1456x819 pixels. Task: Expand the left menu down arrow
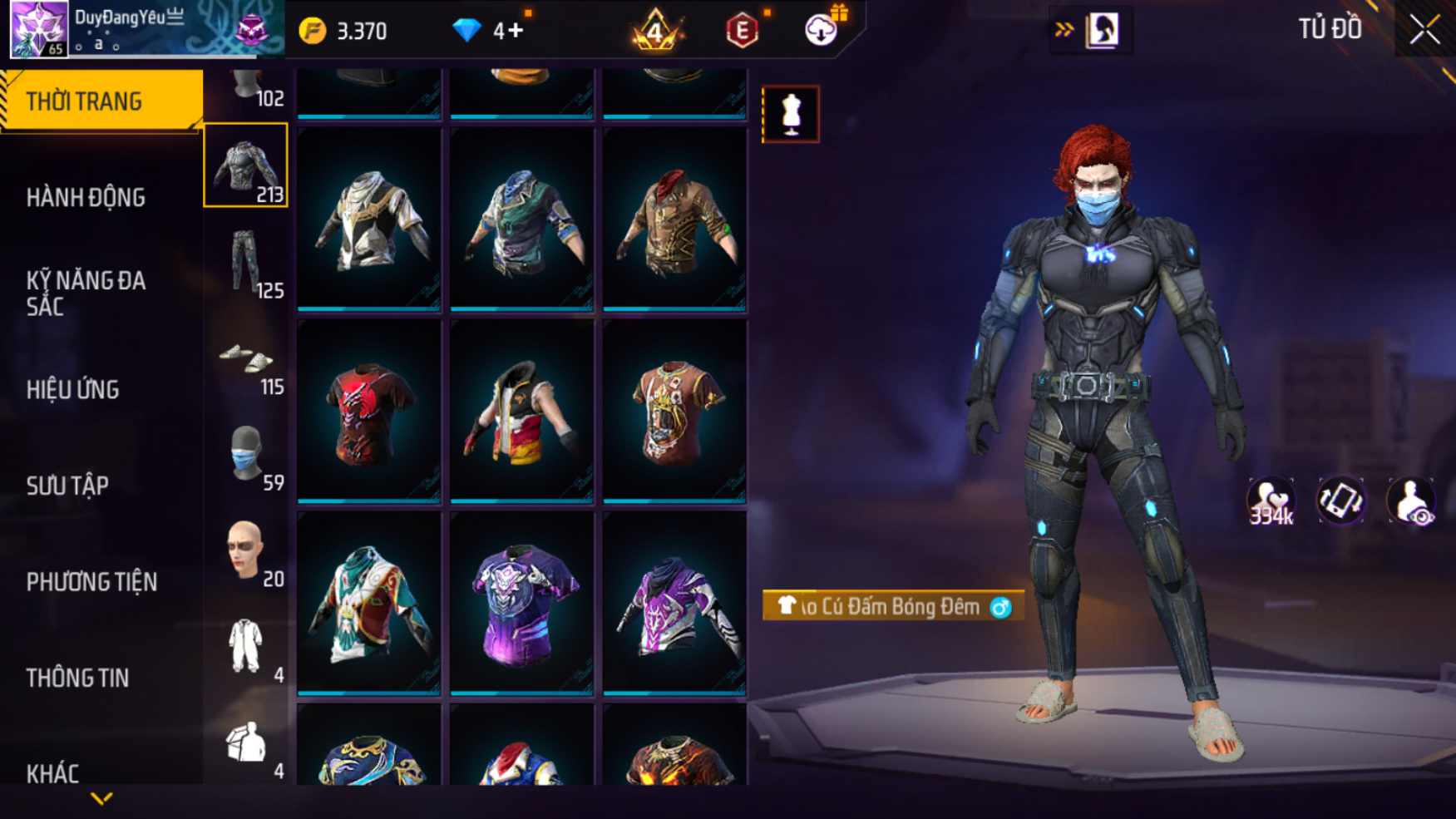pyautogui.click(x=101, y=799)
